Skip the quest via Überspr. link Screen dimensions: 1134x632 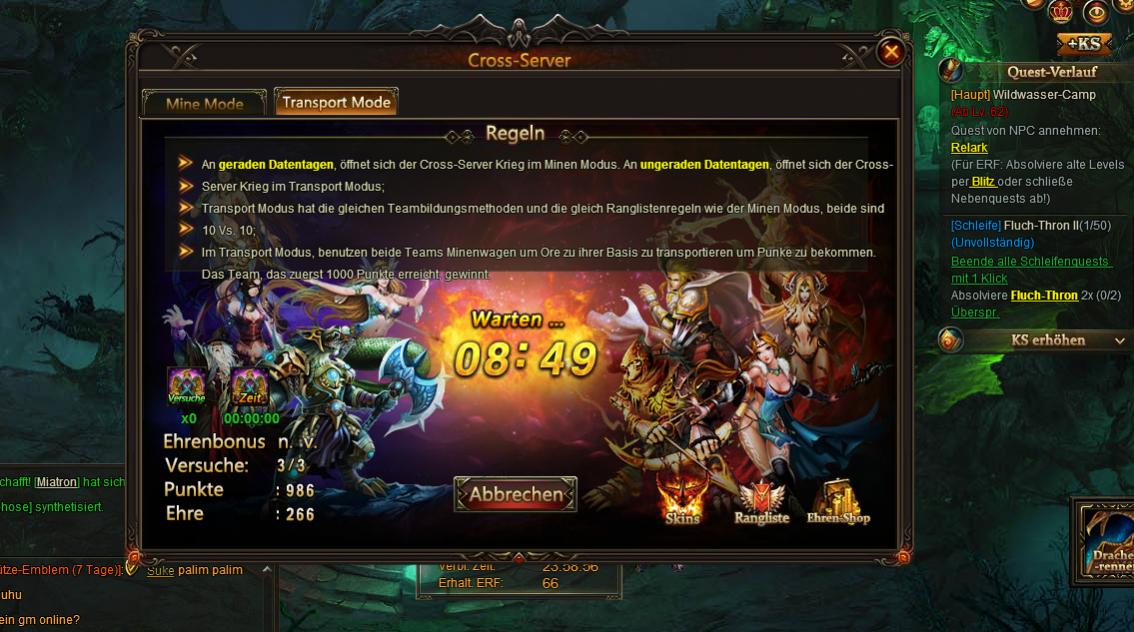[975, 311]
